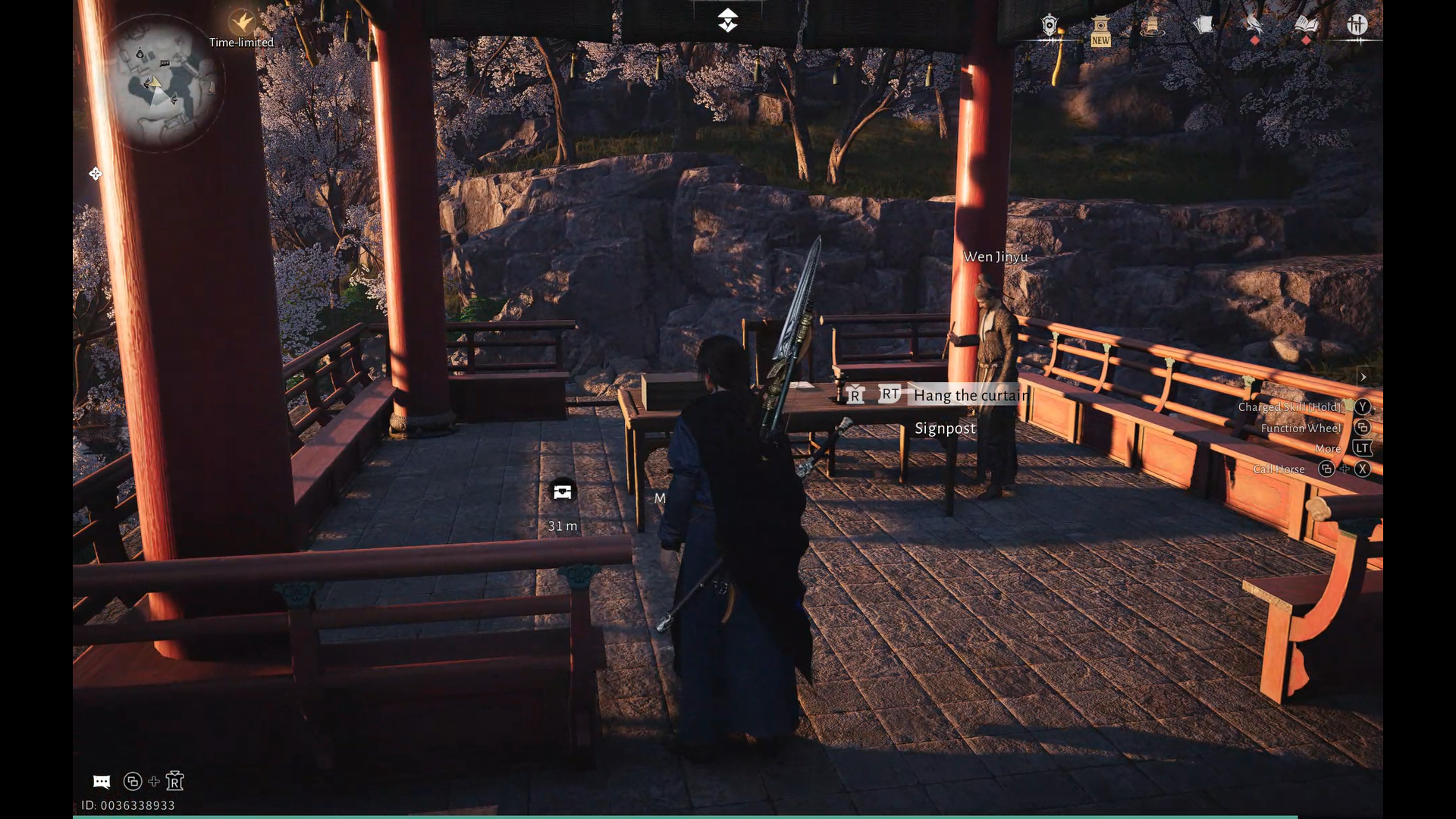Open the crossed weapons menu icon
1456x819 pixels.
click(x=1357, y=25)
